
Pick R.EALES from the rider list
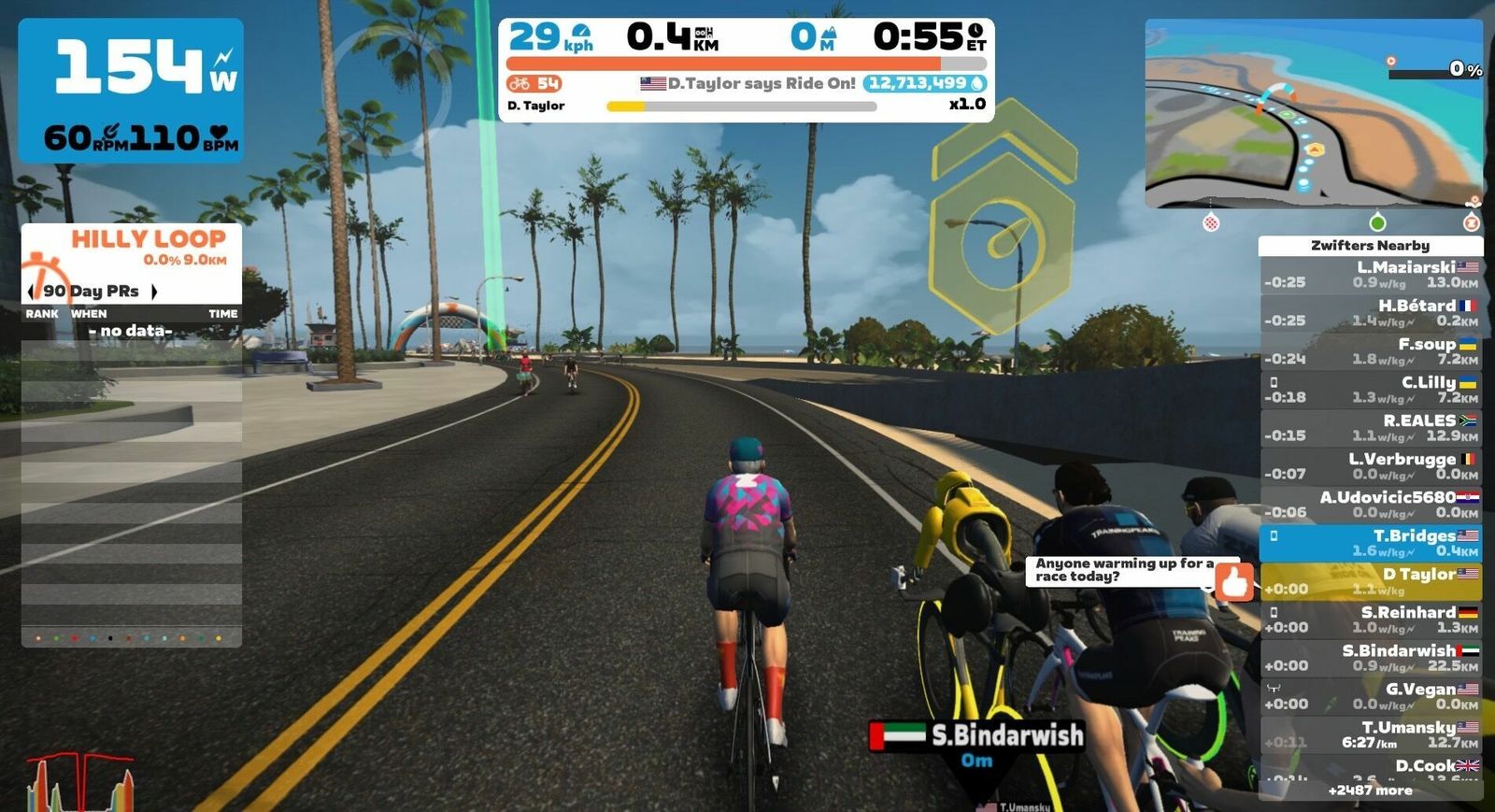[1371, 428]
